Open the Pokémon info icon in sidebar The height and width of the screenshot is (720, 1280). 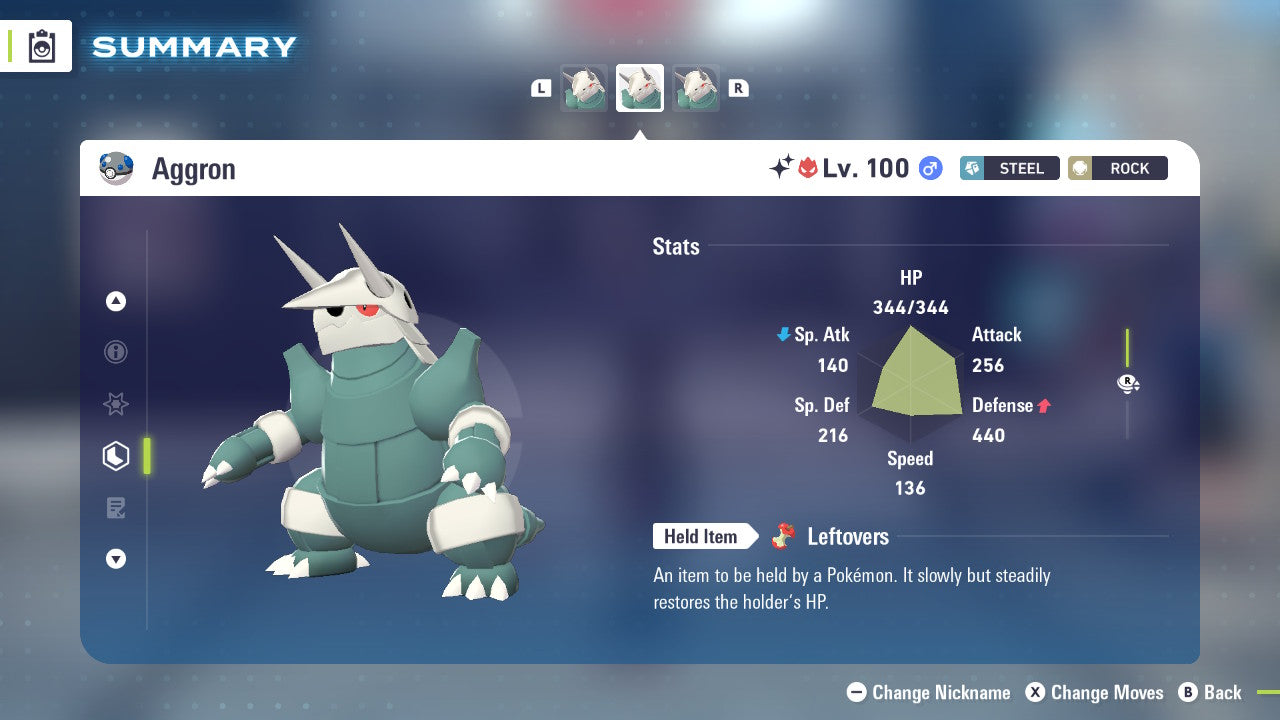click(116, 352)
